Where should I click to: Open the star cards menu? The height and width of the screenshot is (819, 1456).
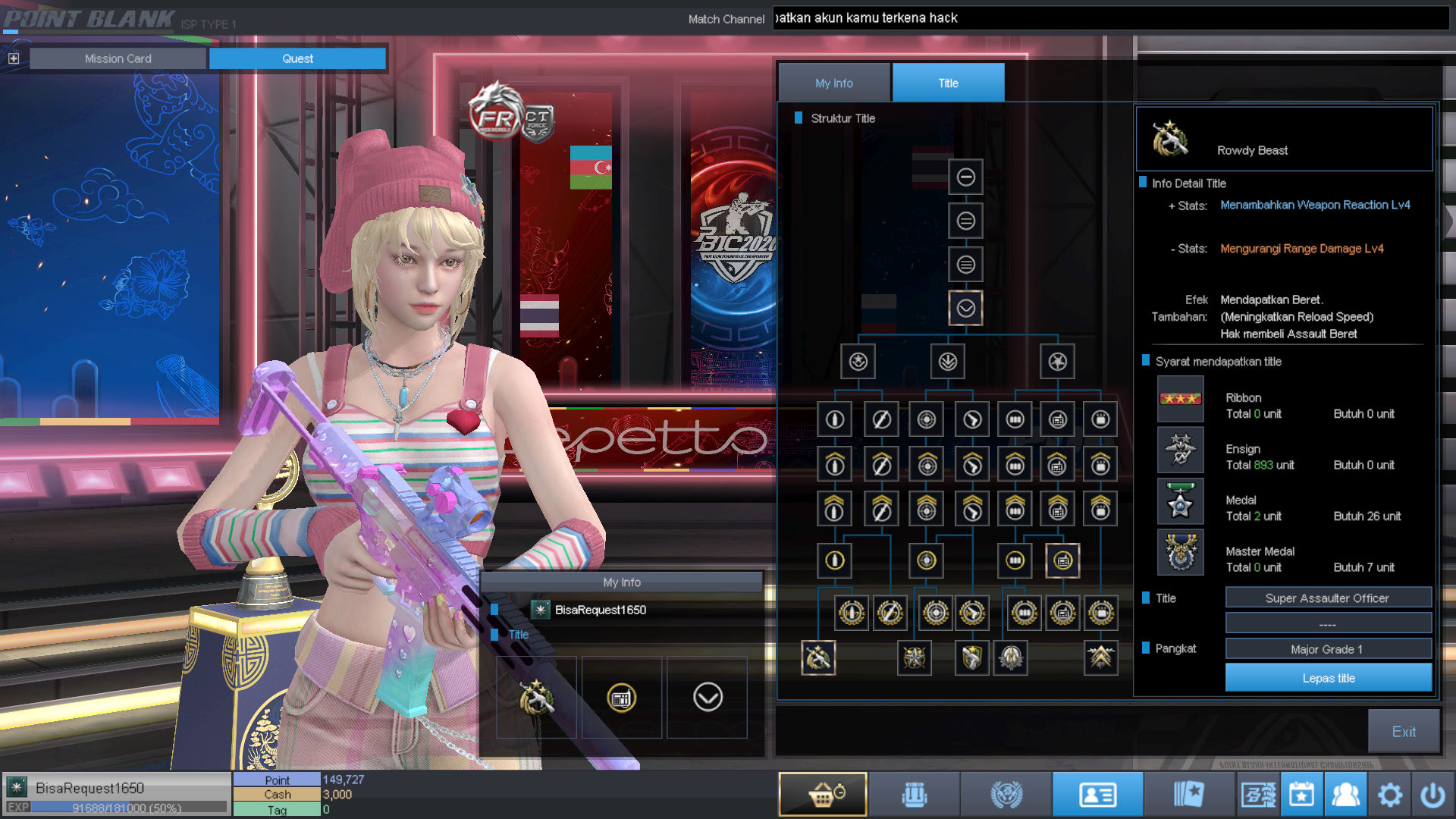[1188, 794]
